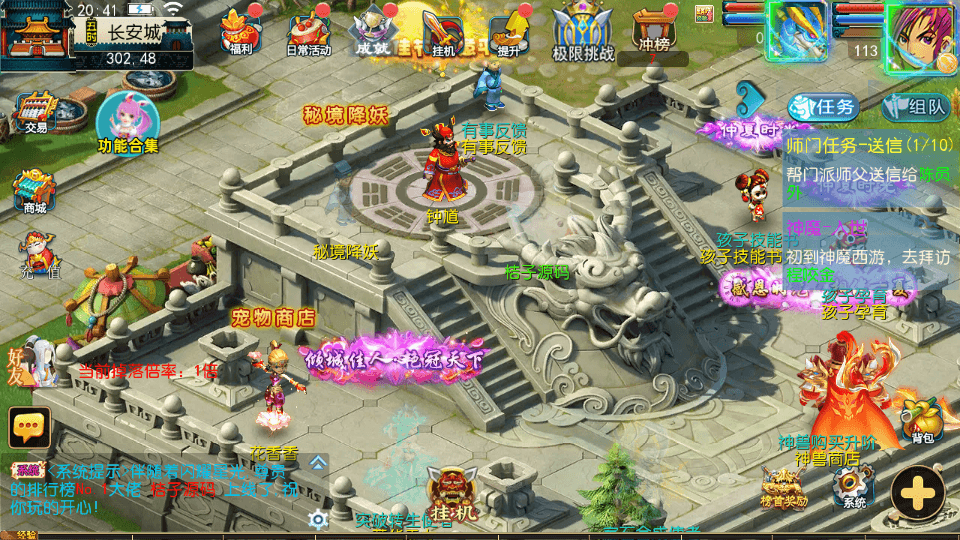Switch to the 组队 team tab
960x540 pixels.
tap(915, 107)
